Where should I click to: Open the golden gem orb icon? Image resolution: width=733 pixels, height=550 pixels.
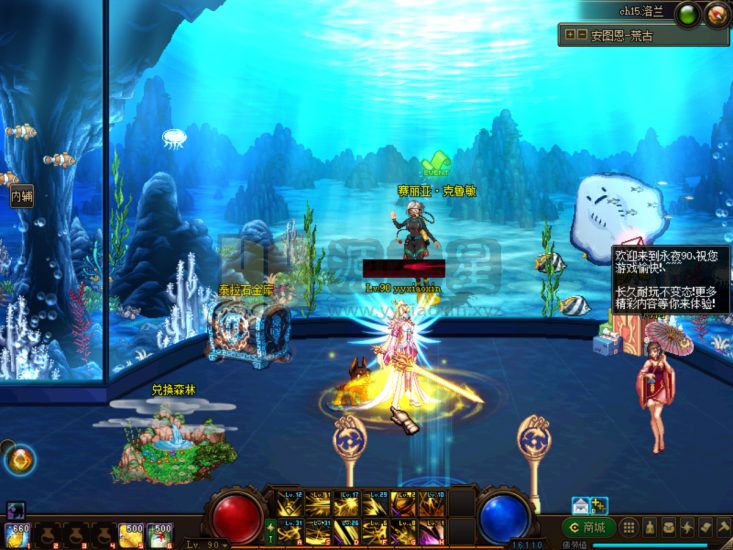[x=20, y=460]
